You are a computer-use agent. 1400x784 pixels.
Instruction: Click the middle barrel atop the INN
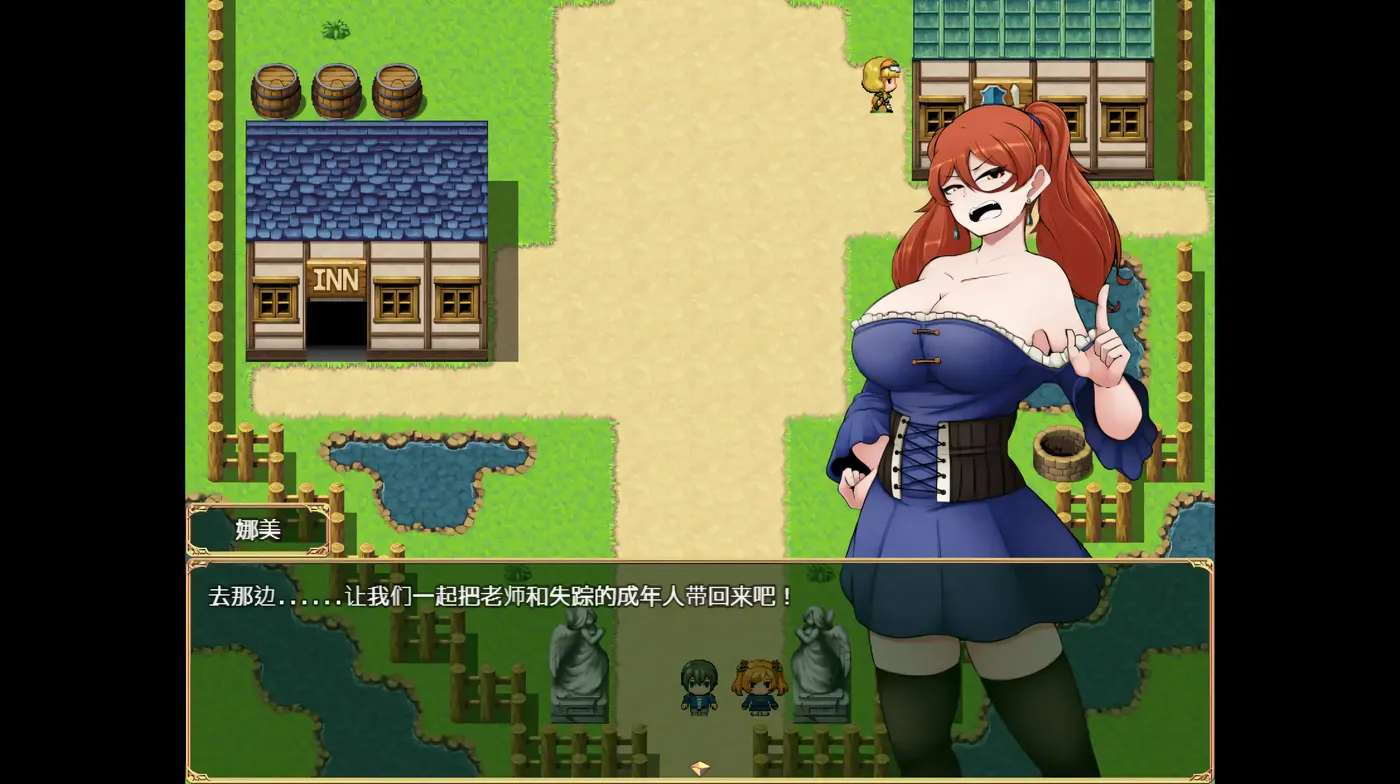(337, 88)
